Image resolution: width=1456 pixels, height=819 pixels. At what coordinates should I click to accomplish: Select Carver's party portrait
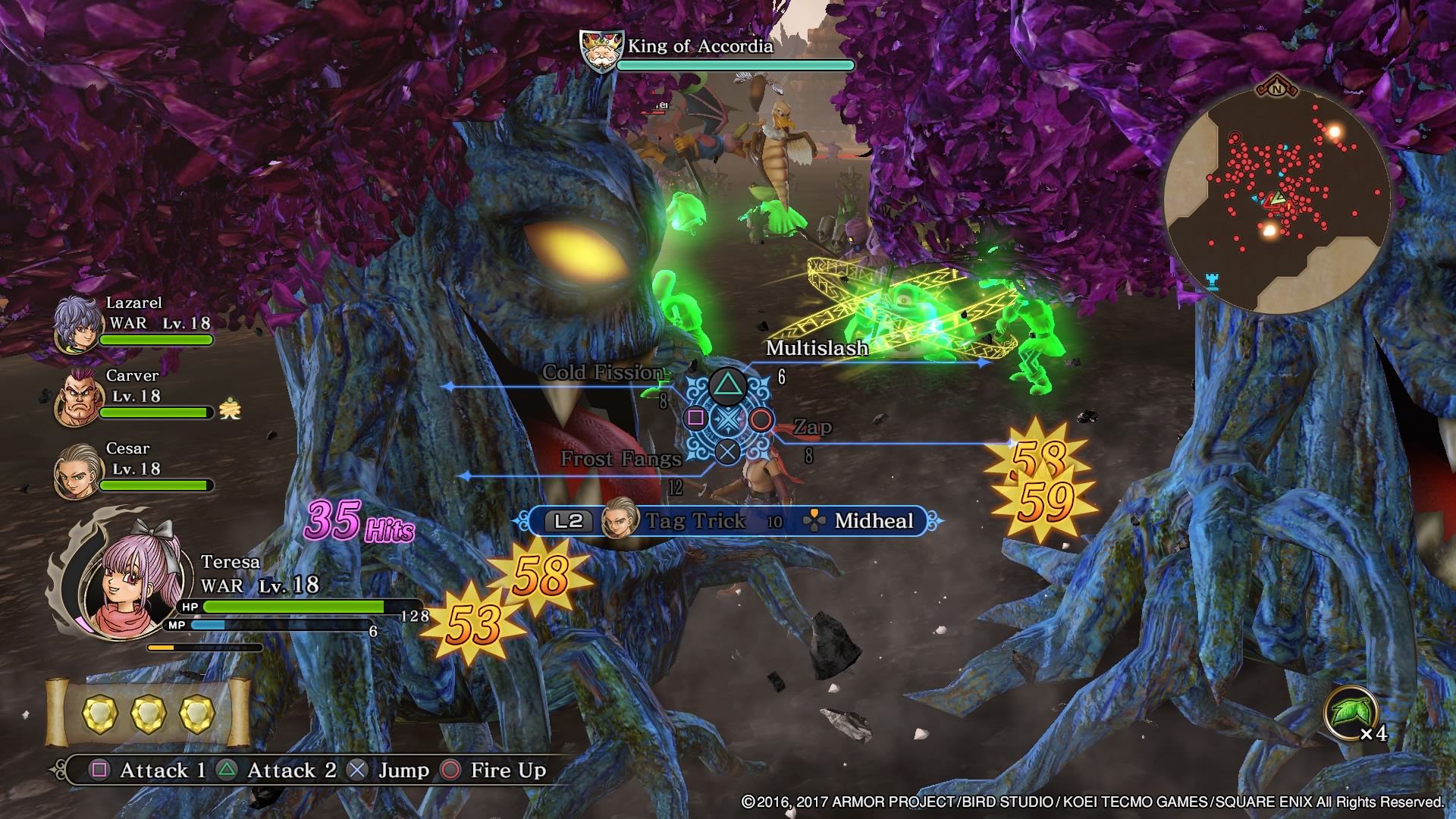pos(77,398)
